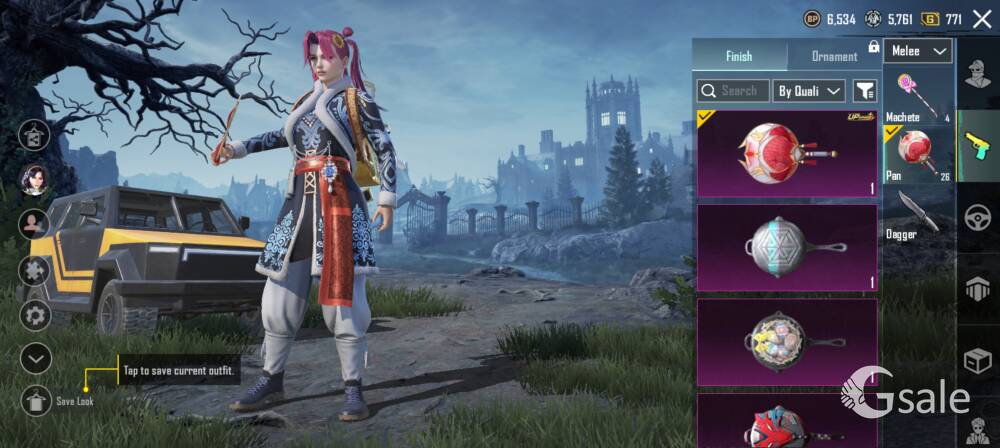The width and height of the screenshot is (1000, 448).
Task: Save the current look
Action: coord(36,400)
